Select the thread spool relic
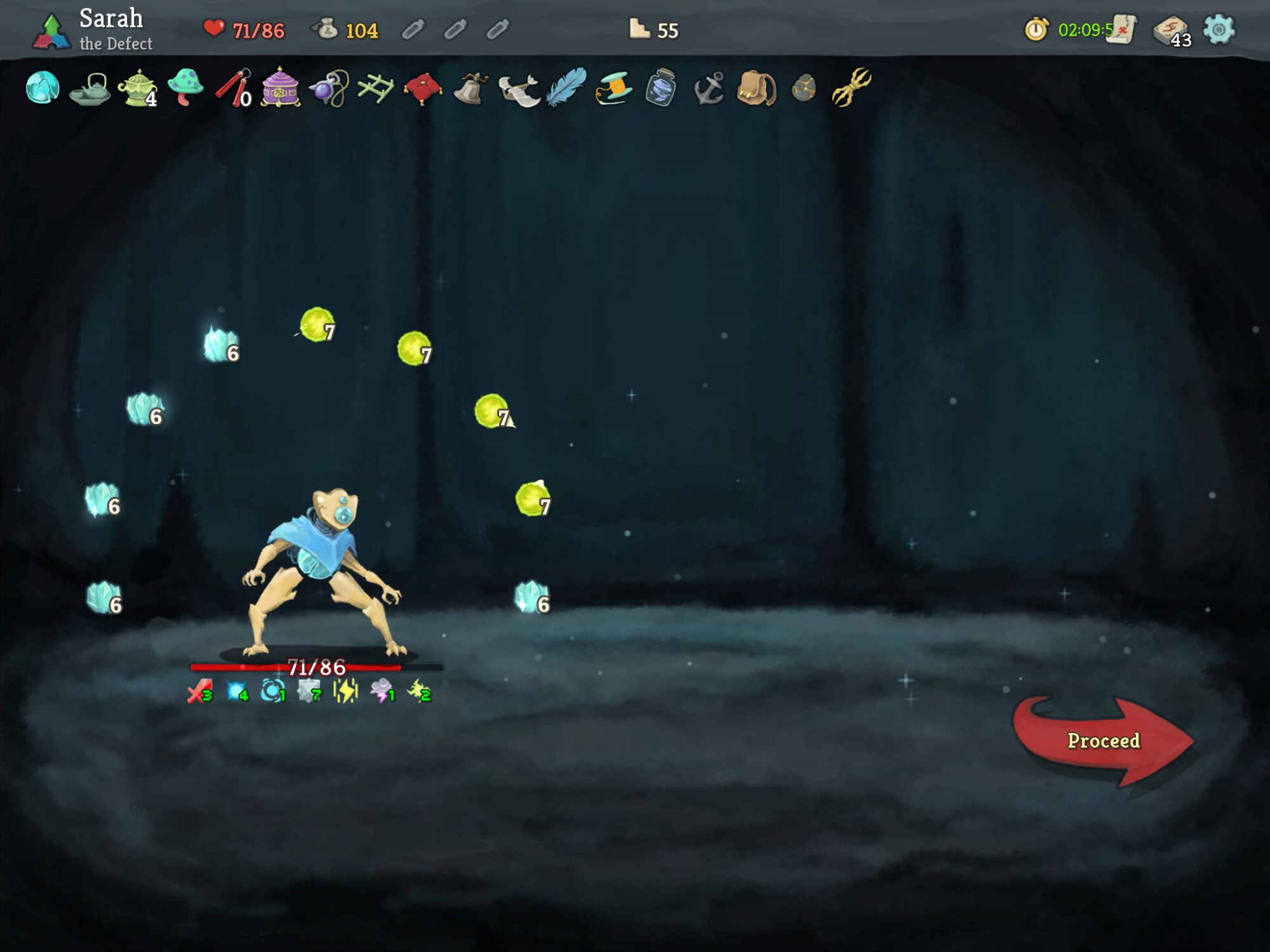This screenshot has width=1270, height=952. pos(613,88)
